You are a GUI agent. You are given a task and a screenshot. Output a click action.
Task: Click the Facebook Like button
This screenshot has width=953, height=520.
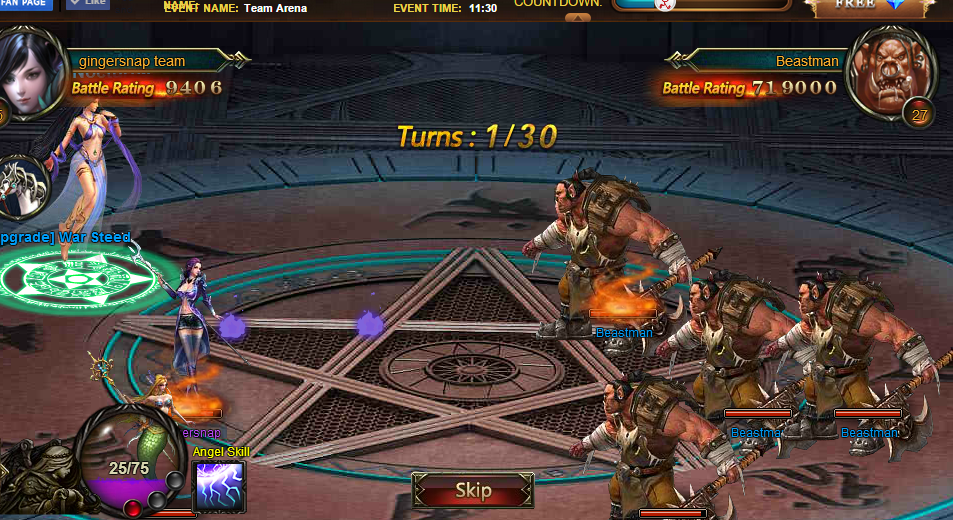[88, 4]
